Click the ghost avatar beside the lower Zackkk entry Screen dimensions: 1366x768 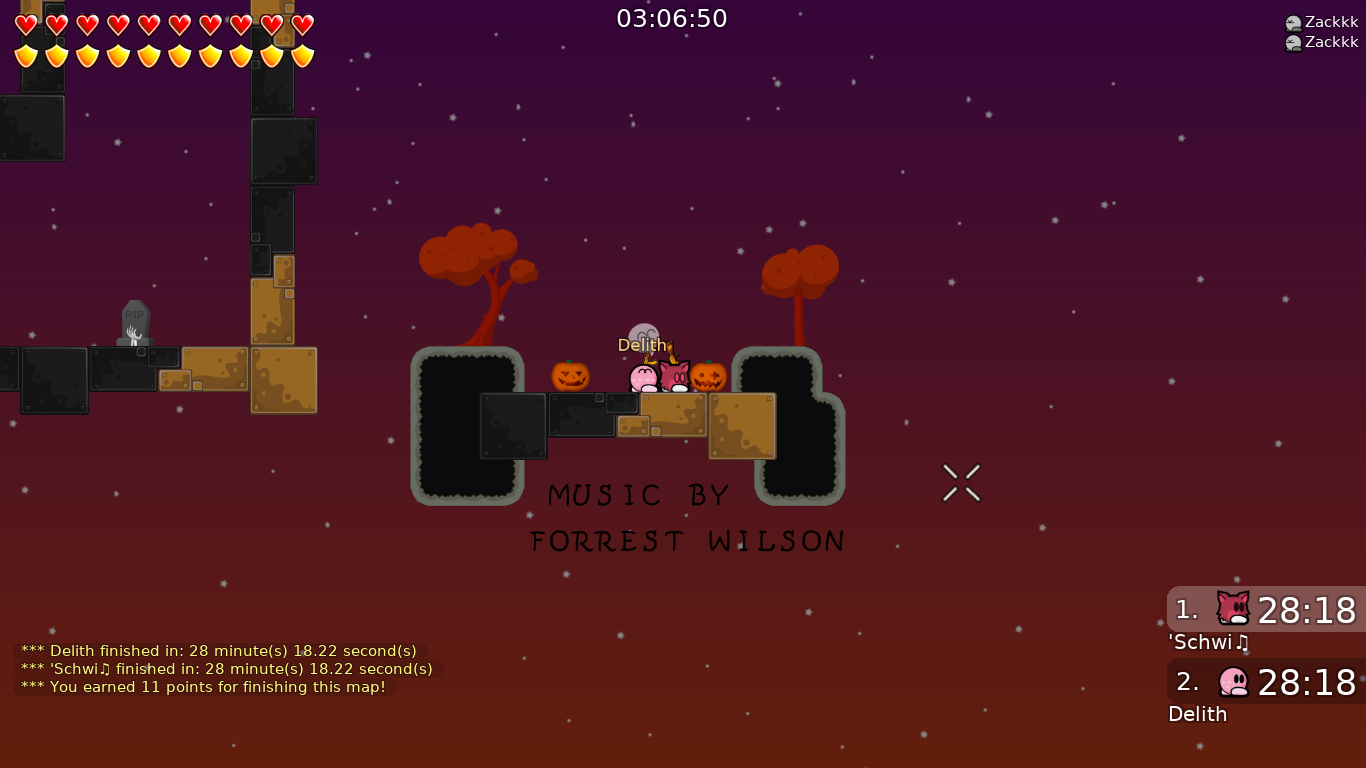(x=1293, y=41)
